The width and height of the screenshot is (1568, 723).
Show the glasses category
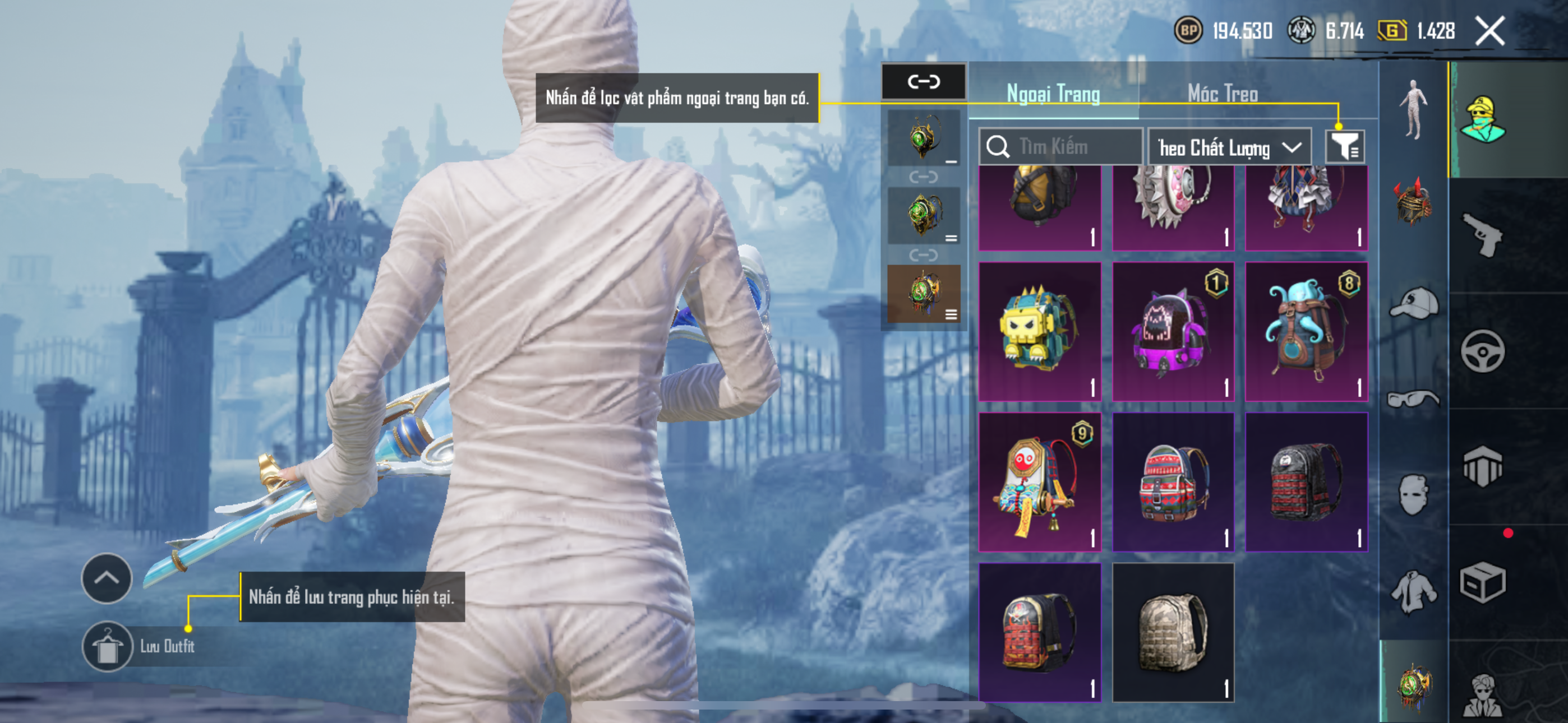[1413, 398]
